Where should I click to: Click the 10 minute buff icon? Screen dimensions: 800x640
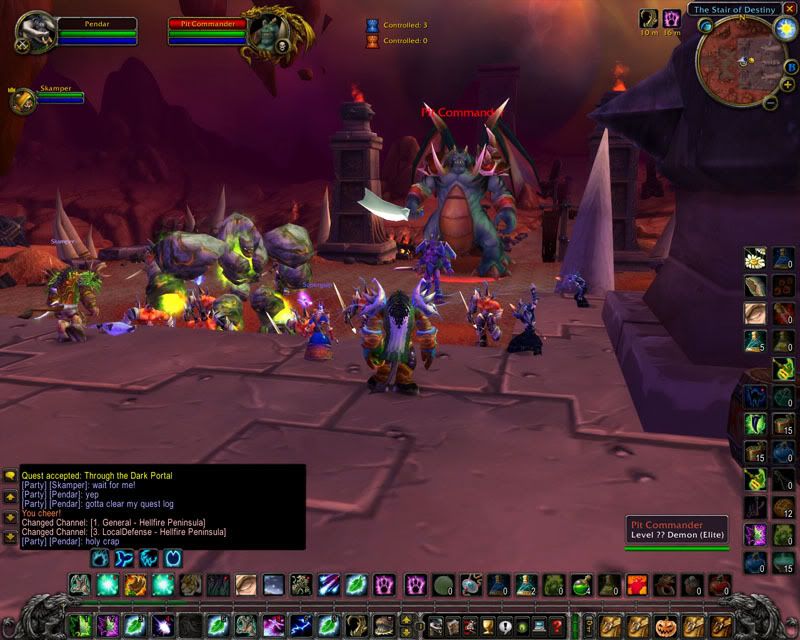pyautogui.click(x=649, y=18)
